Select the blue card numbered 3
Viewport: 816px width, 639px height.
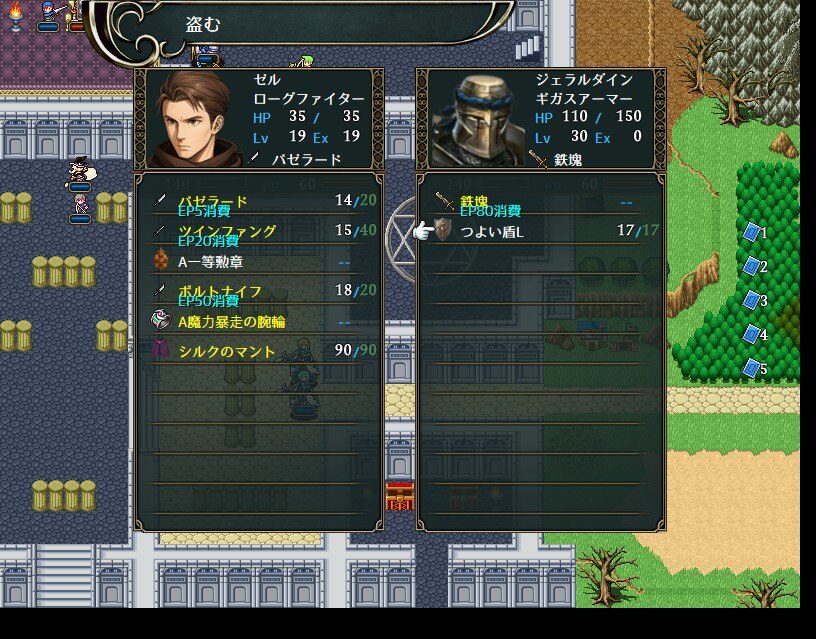[753, 301]
